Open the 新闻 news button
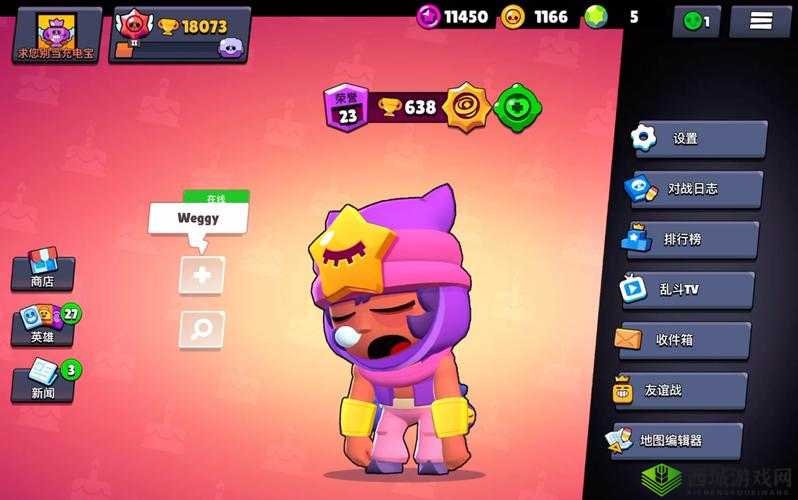The height and width of the screenshot is (500, 798). pyautogui.click(x=43, y=381)
